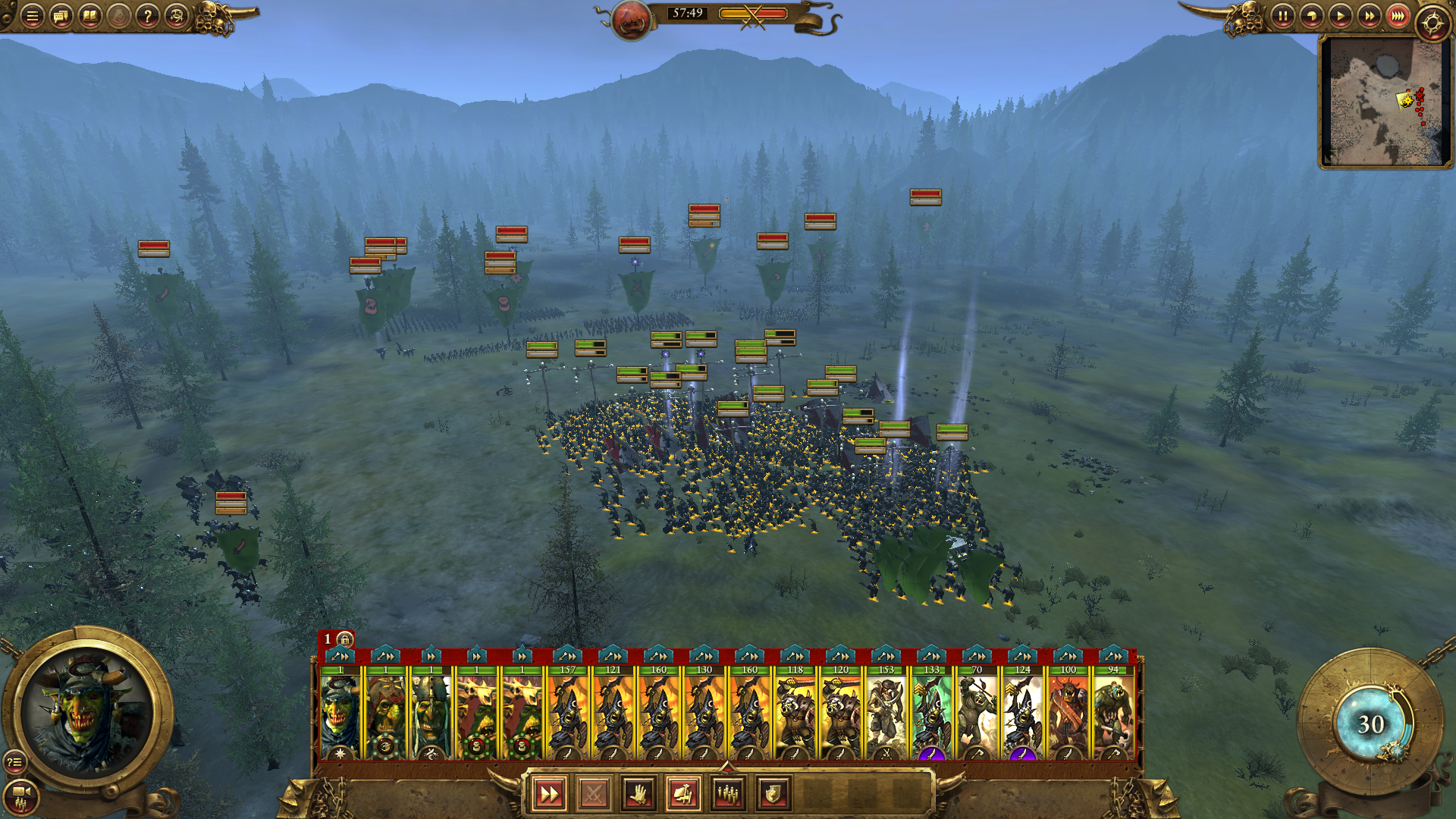Click the formation group of soldiers button
Screen dimensions: 1456x819
pyautogui.click(x=728, y=794)
